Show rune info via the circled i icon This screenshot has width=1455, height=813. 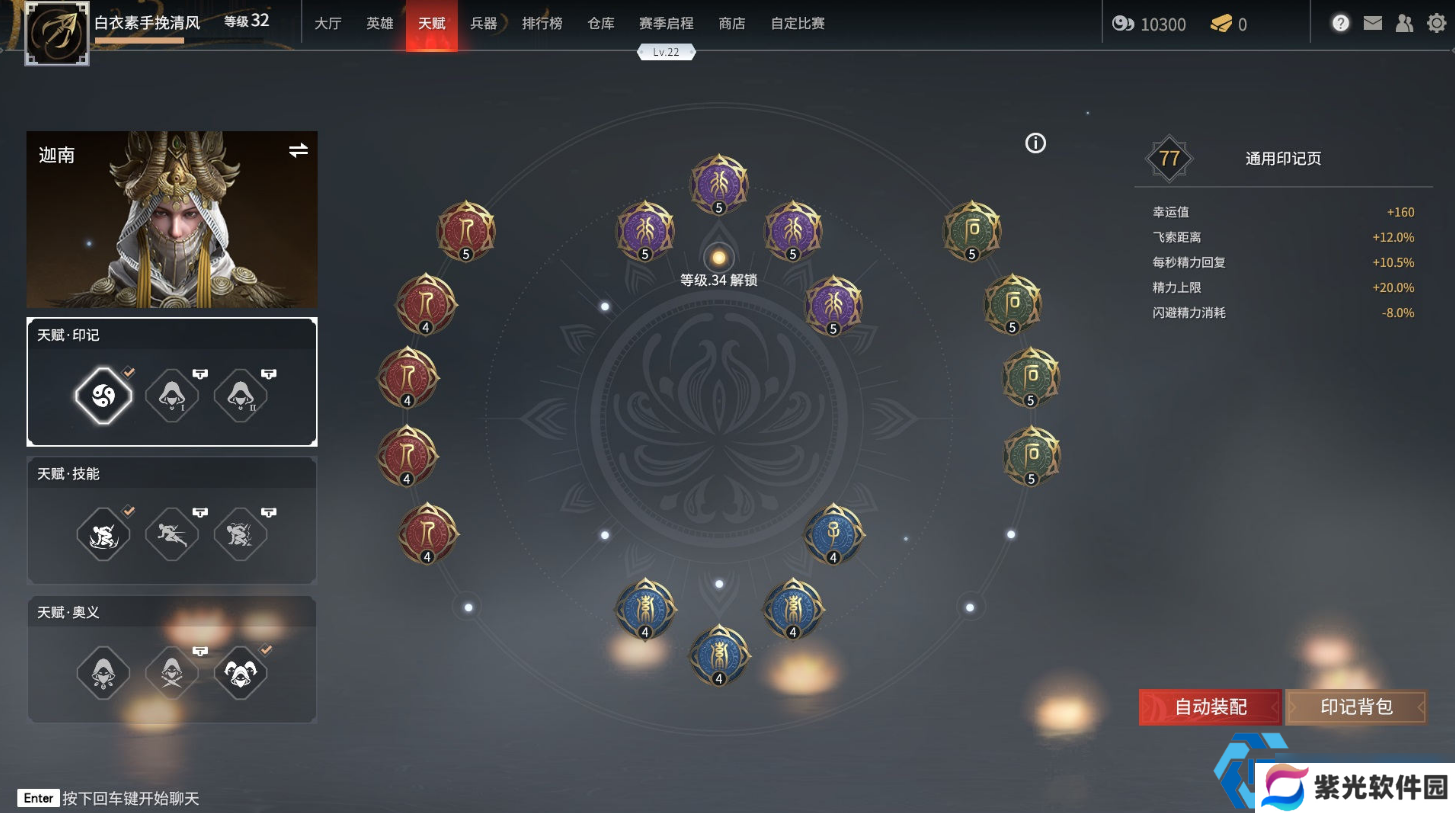(1036, 143)
